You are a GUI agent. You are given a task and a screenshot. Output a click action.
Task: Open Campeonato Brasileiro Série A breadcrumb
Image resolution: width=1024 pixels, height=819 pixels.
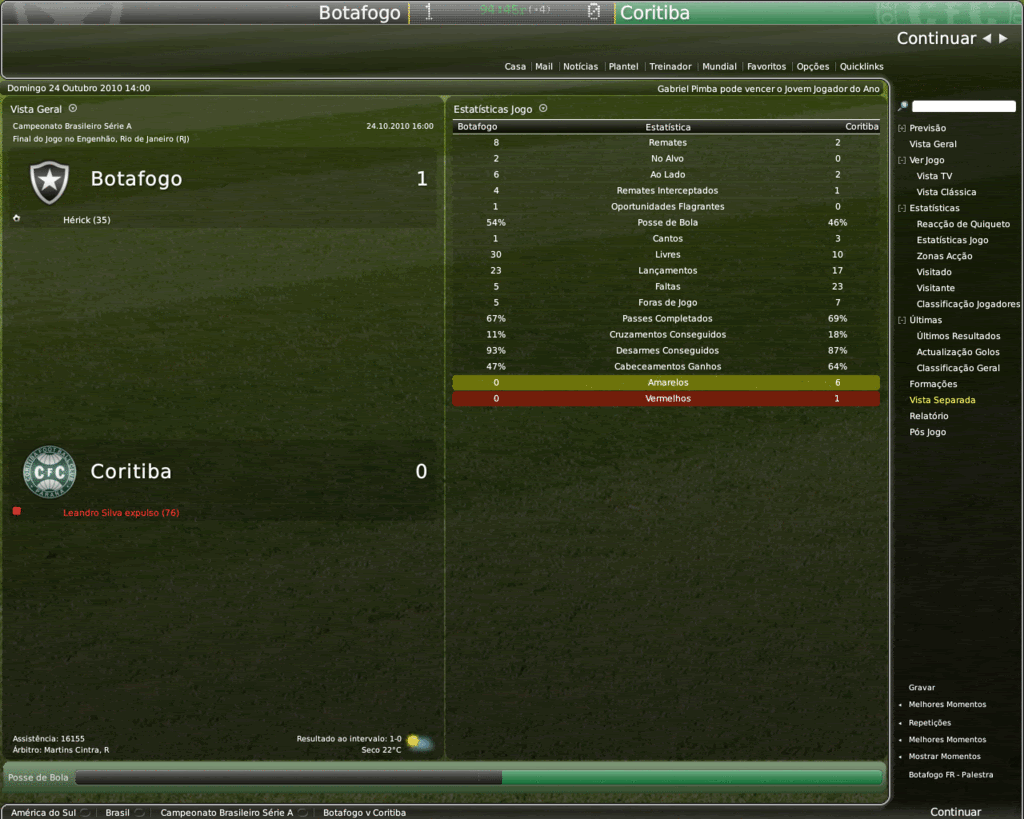[x=227, y=812]
